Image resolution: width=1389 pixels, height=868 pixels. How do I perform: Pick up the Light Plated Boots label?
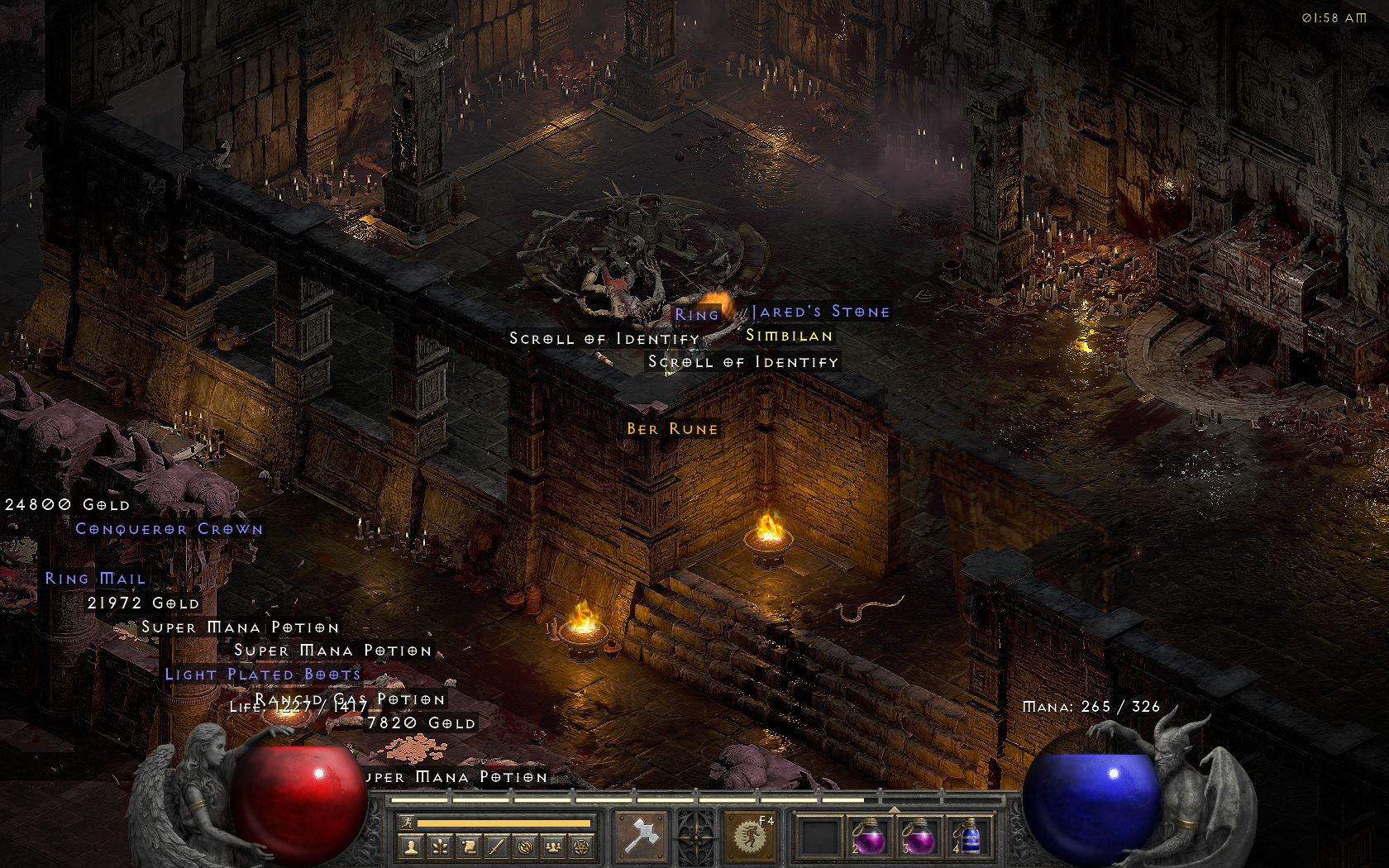pos(262,675)
